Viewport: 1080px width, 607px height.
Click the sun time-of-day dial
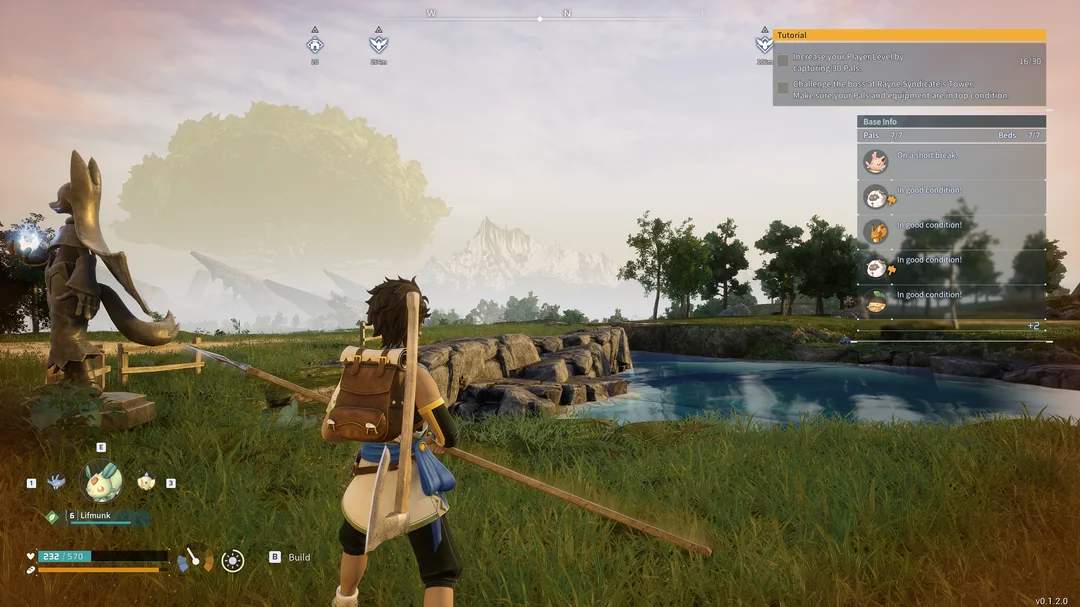click(x=233, y=561)
